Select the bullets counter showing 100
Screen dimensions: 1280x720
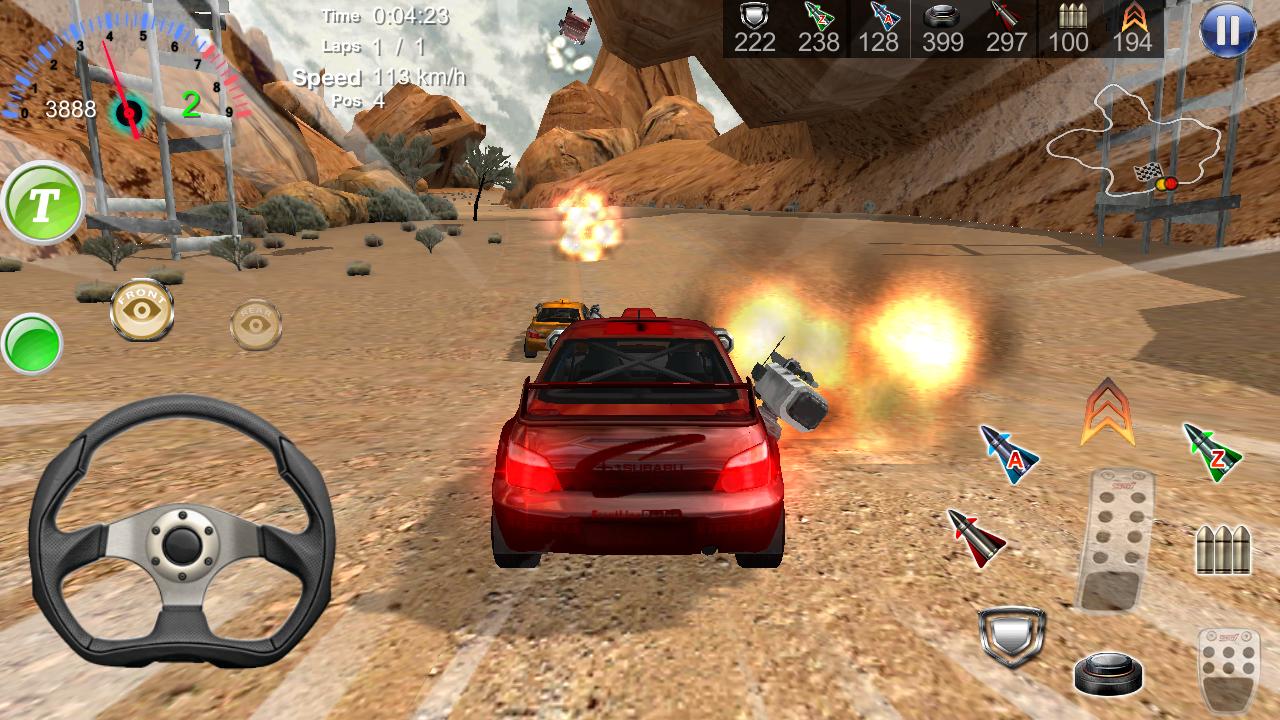coord(1073,42)
